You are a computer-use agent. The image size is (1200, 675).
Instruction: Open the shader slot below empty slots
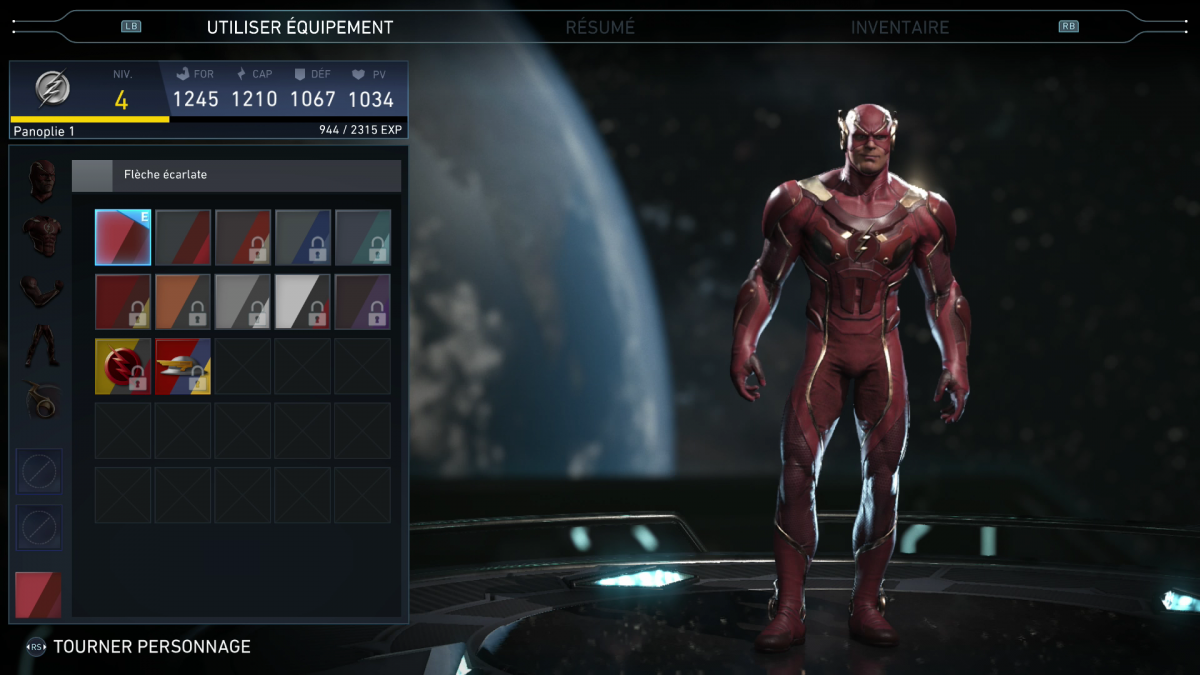(x=39, y=595)
